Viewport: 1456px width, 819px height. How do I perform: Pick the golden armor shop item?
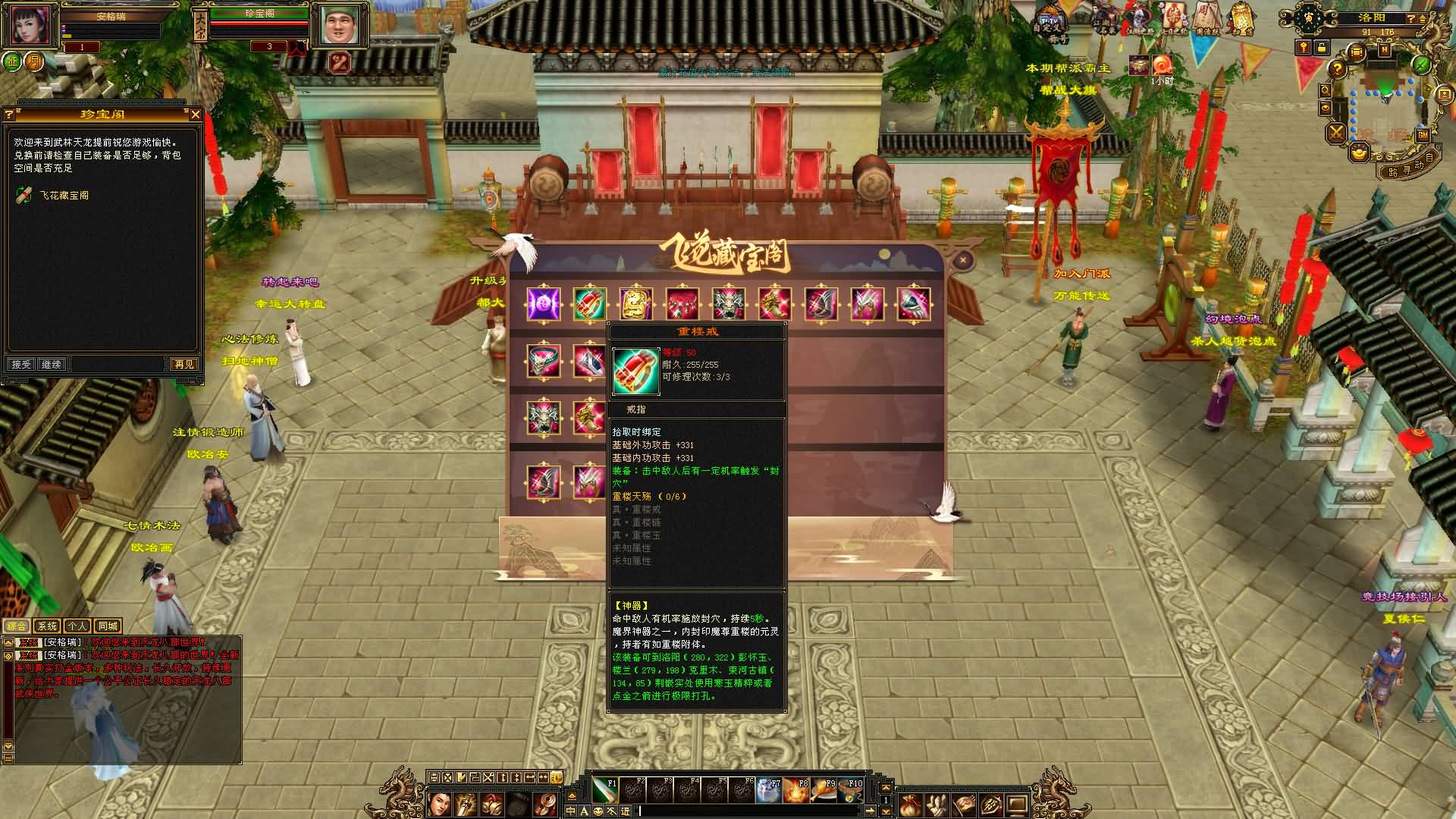coord(635,304)
